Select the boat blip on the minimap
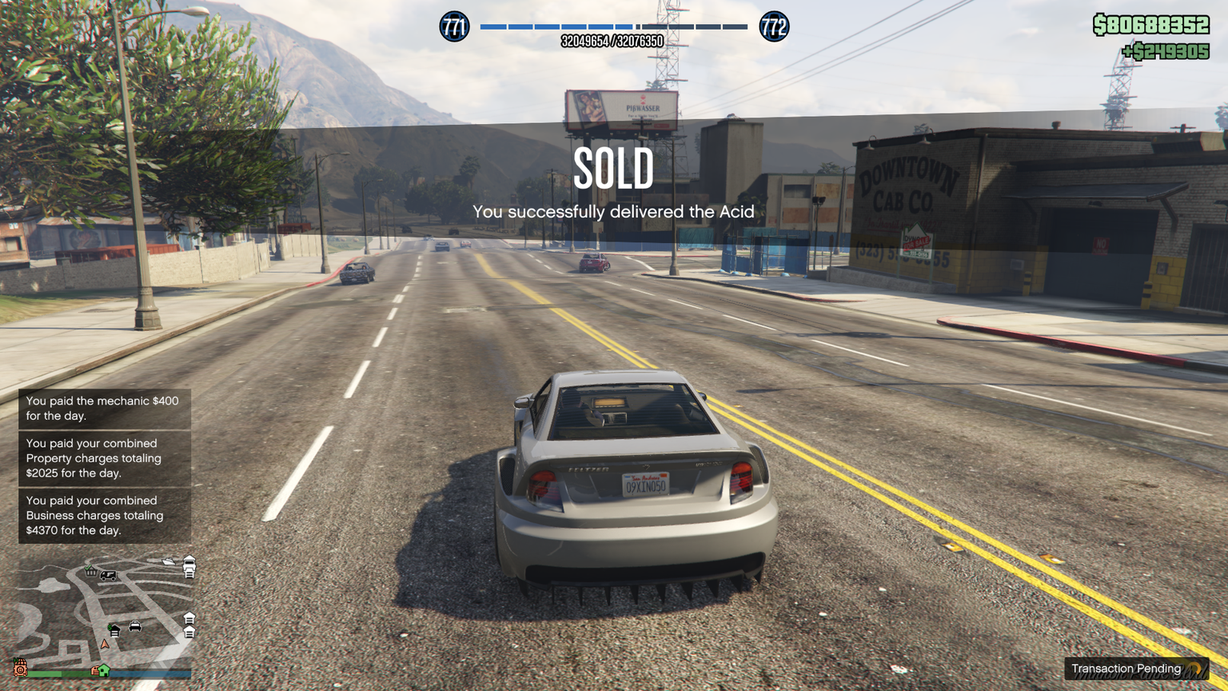The width and height of the screenshot is (1228, 691). click(168, 561)
